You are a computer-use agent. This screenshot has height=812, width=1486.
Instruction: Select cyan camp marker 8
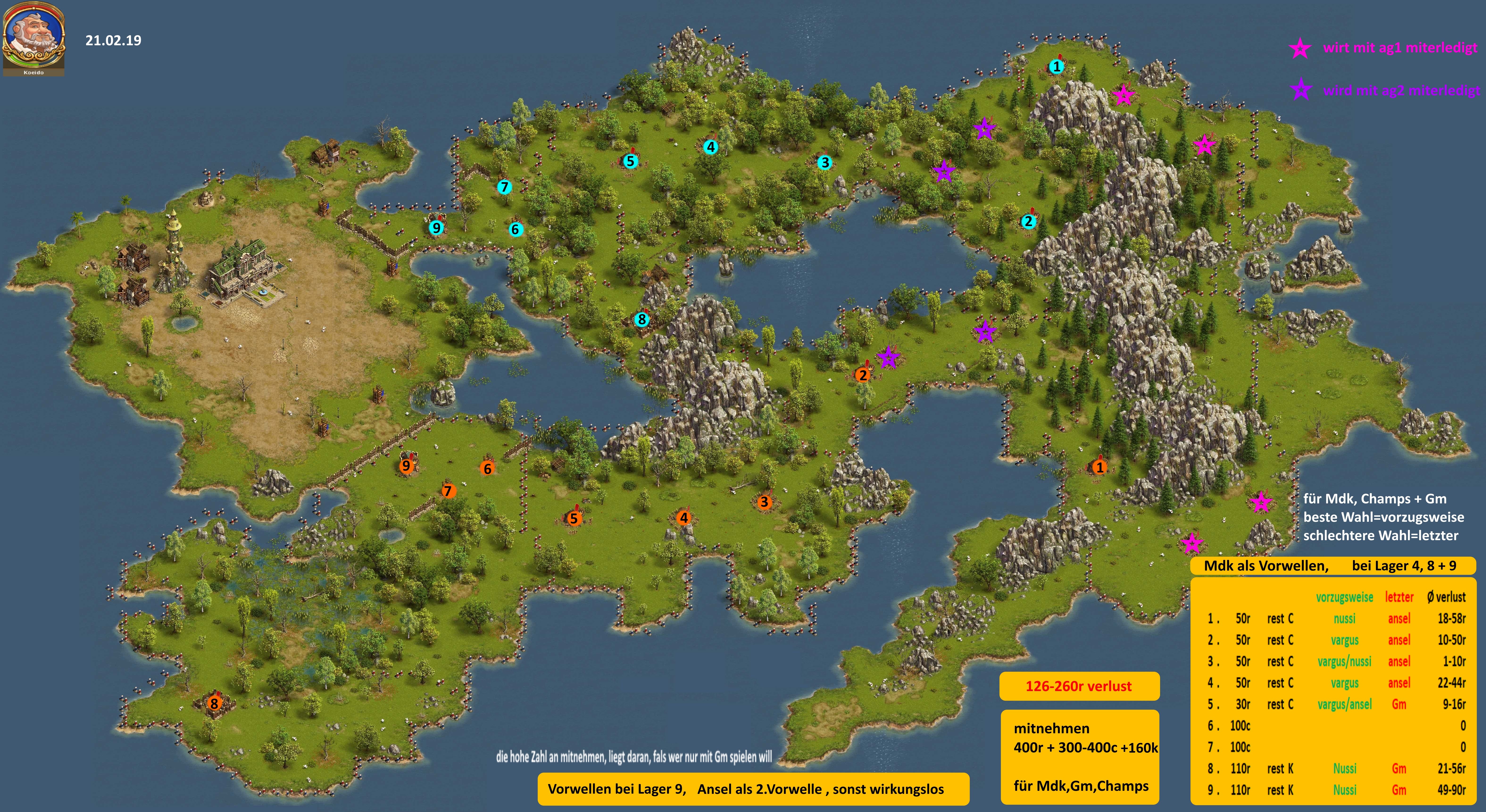point(641,319)
